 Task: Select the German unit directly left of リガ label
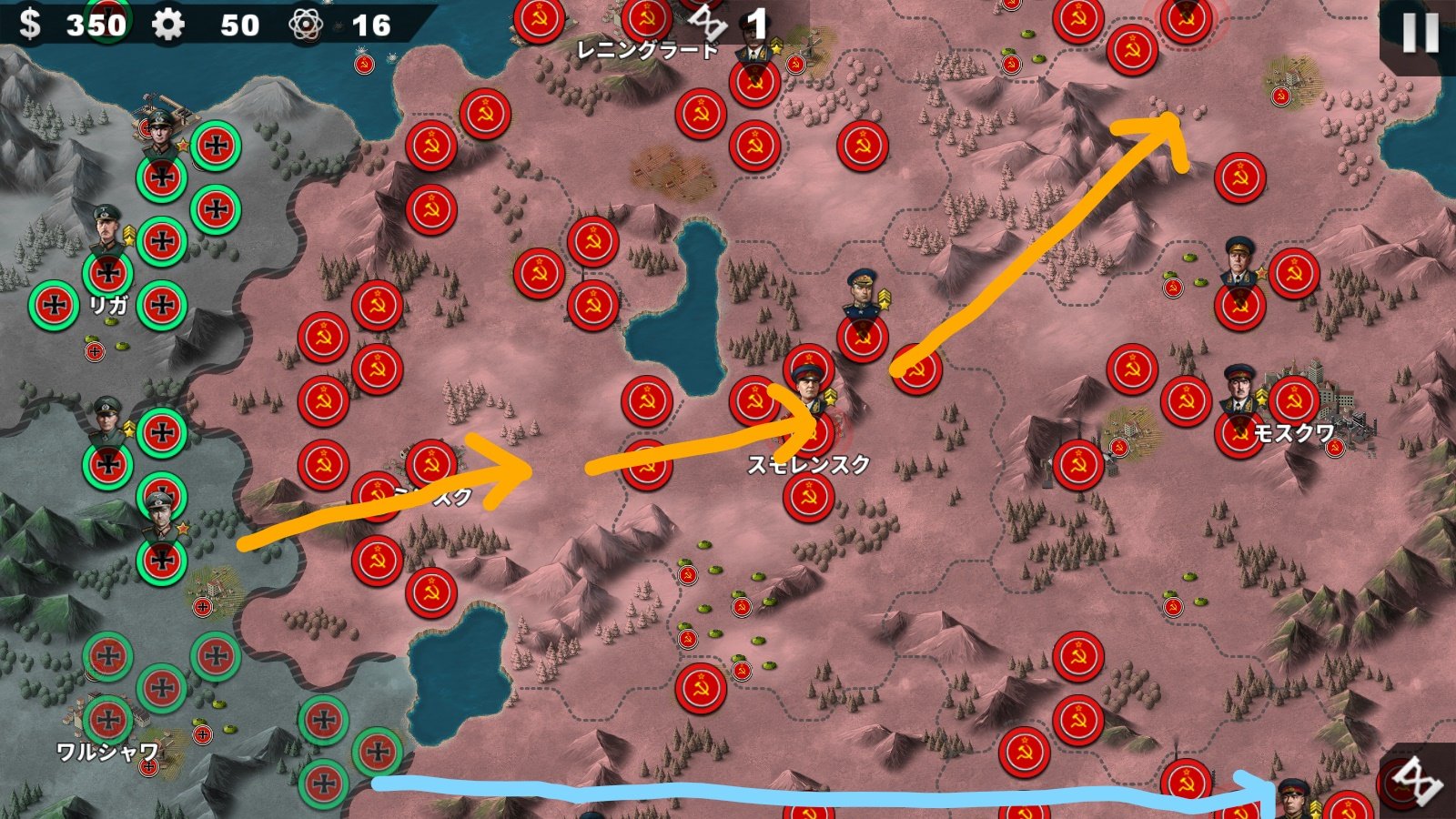pyautogui.click(x=54, y=306)
